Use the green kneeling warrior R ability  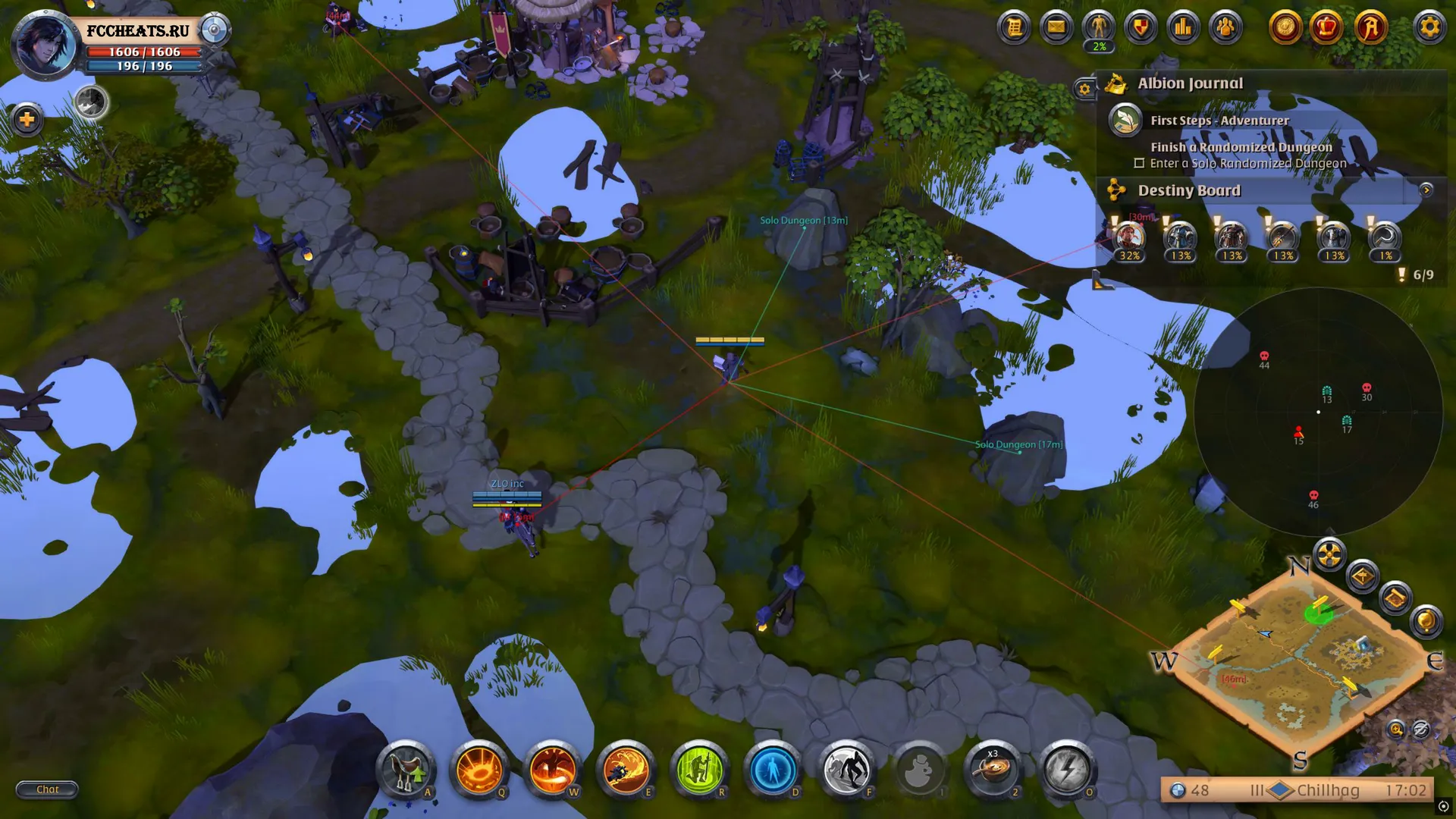coord(699,770)
